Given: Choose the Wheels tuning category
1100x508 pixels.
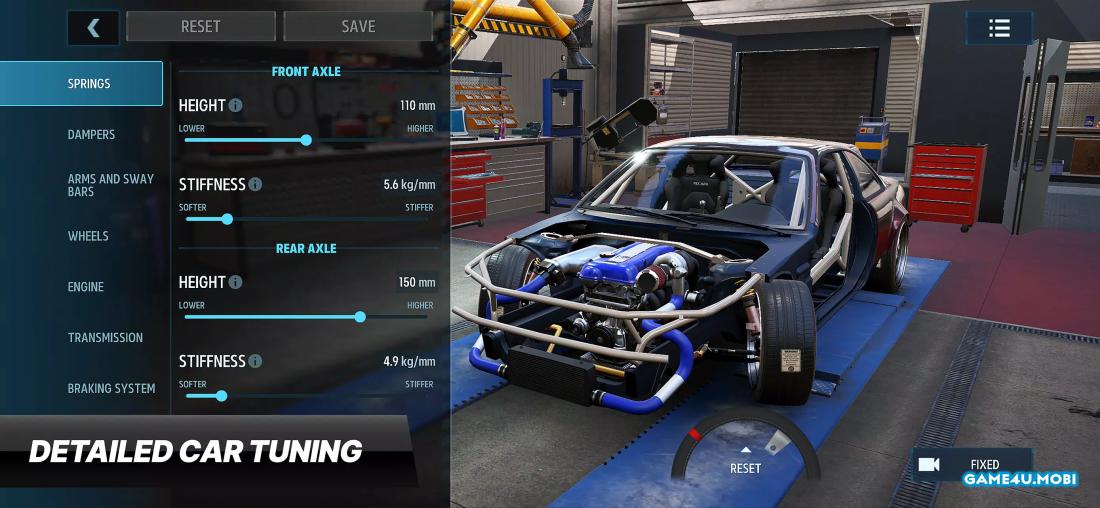Looking at the screenshot, I should pos(88,236).
